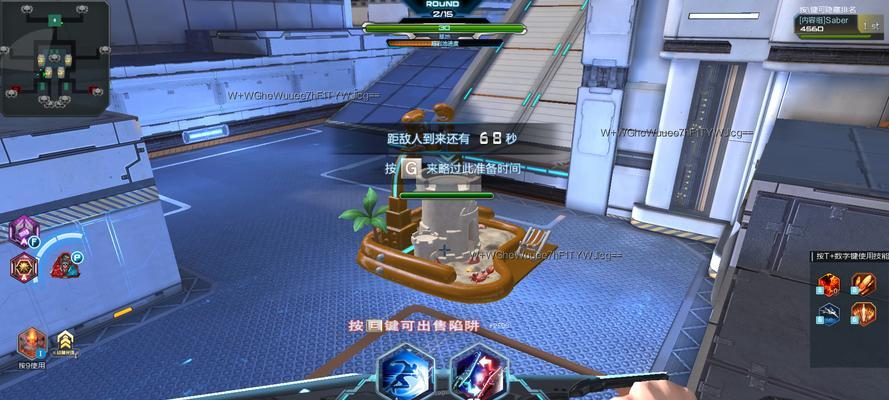
Task: Use the fire explosion skill icon
Action: (829, 285)
